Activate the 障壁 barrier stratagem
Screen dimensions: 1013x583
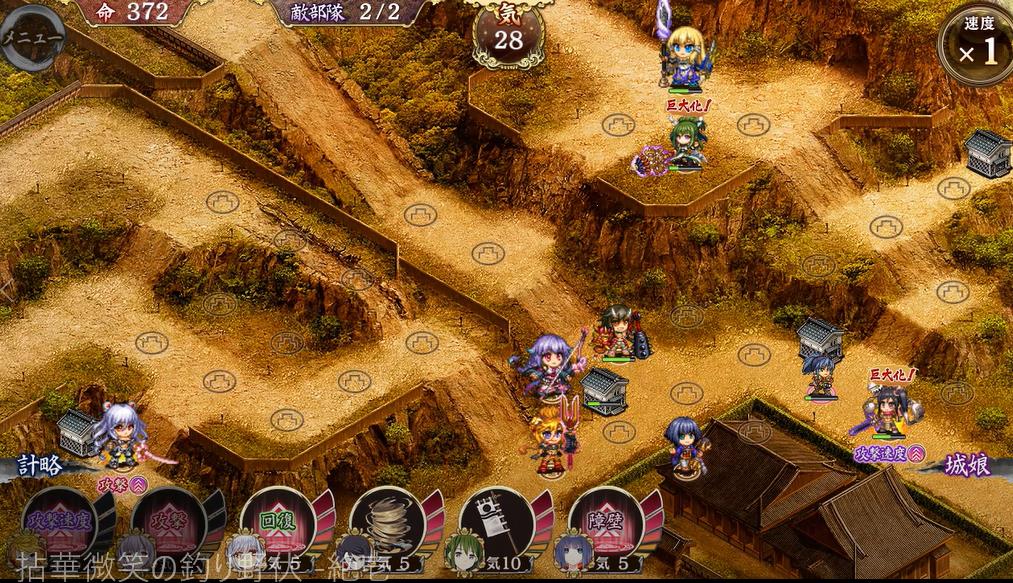pos(605,520)
